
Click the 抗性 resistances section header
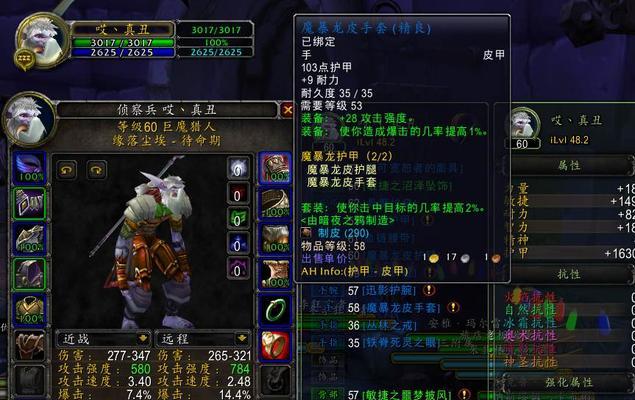coord(568,273)
